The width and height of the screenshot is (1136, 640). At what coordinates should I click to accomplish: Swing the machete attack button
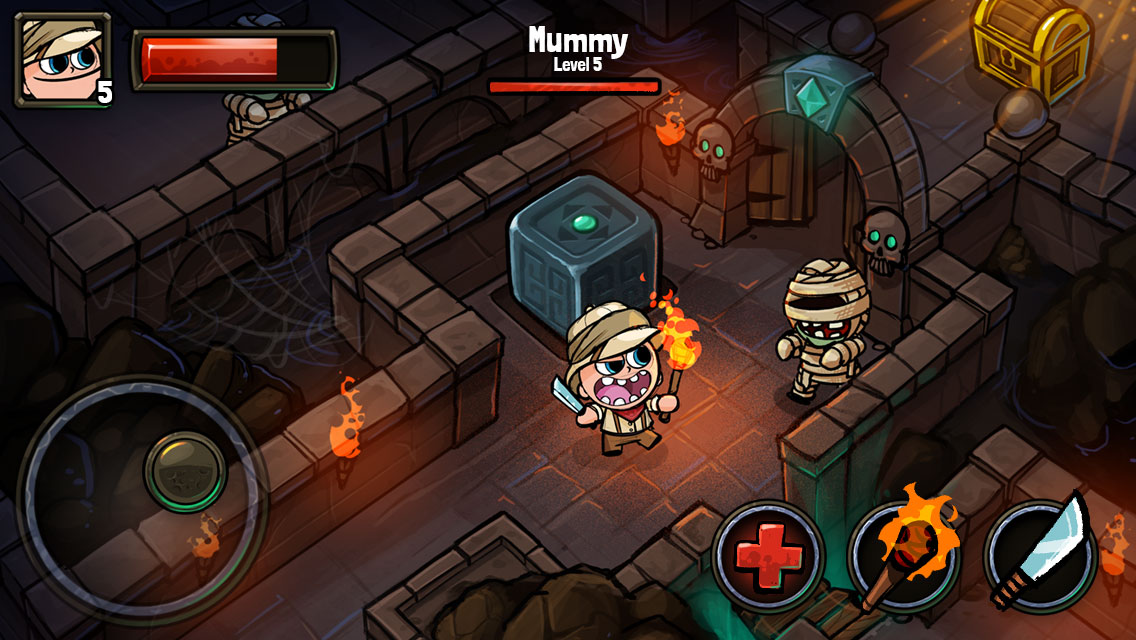click(x=1039, y=556)
